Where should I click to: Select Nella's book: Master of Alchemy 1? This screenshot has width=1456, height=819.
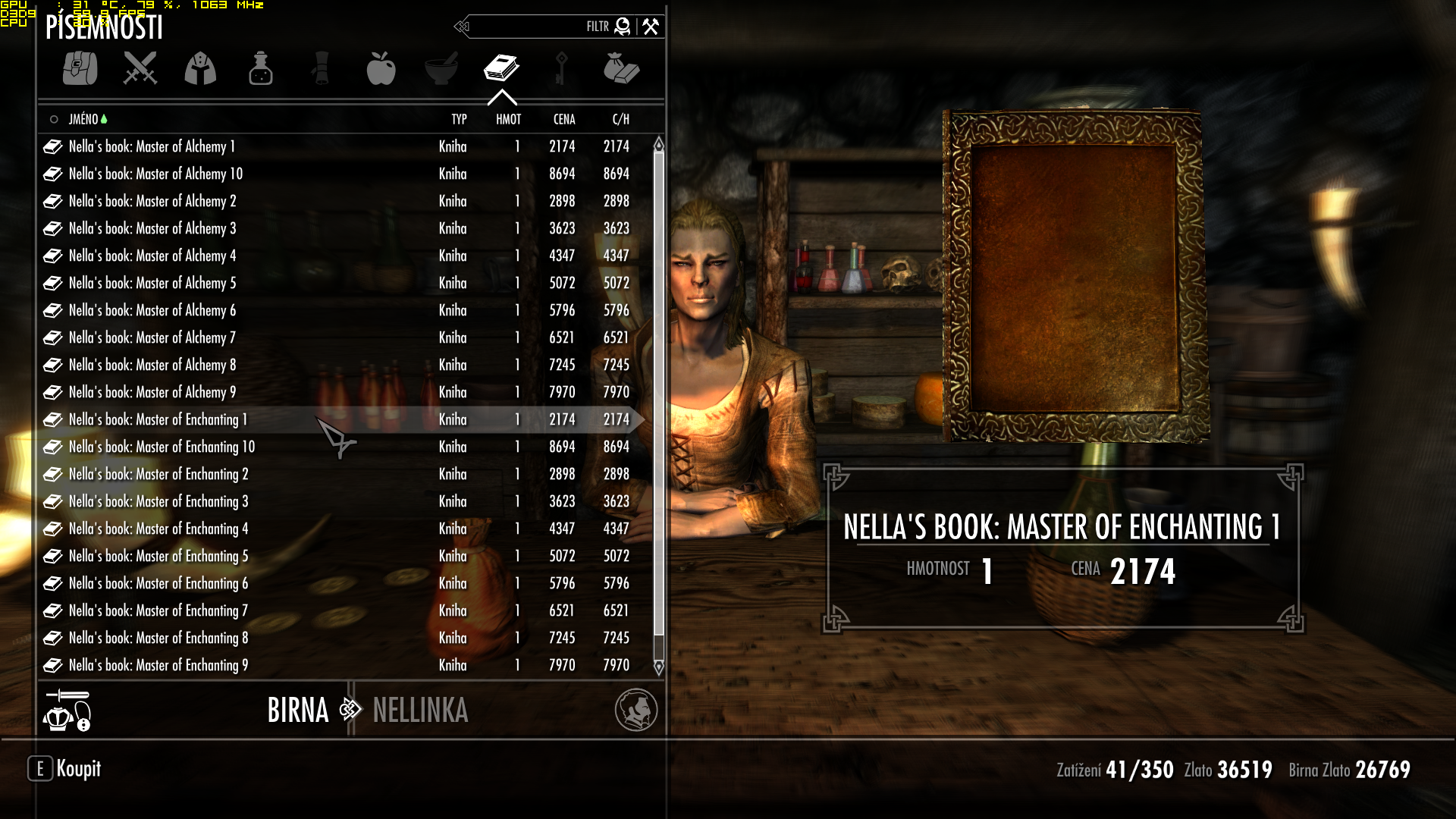tap(152, 146)
